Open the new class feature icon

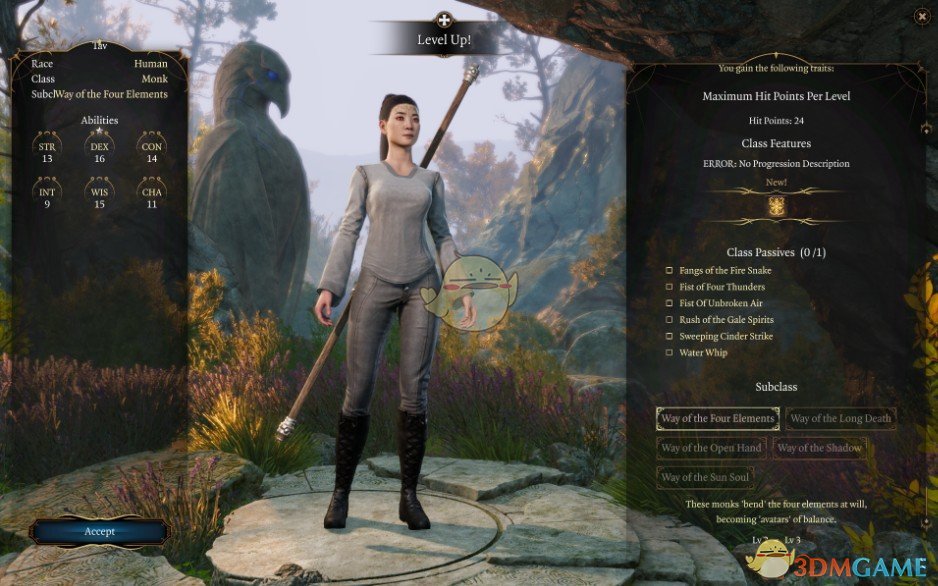point(776,206)
